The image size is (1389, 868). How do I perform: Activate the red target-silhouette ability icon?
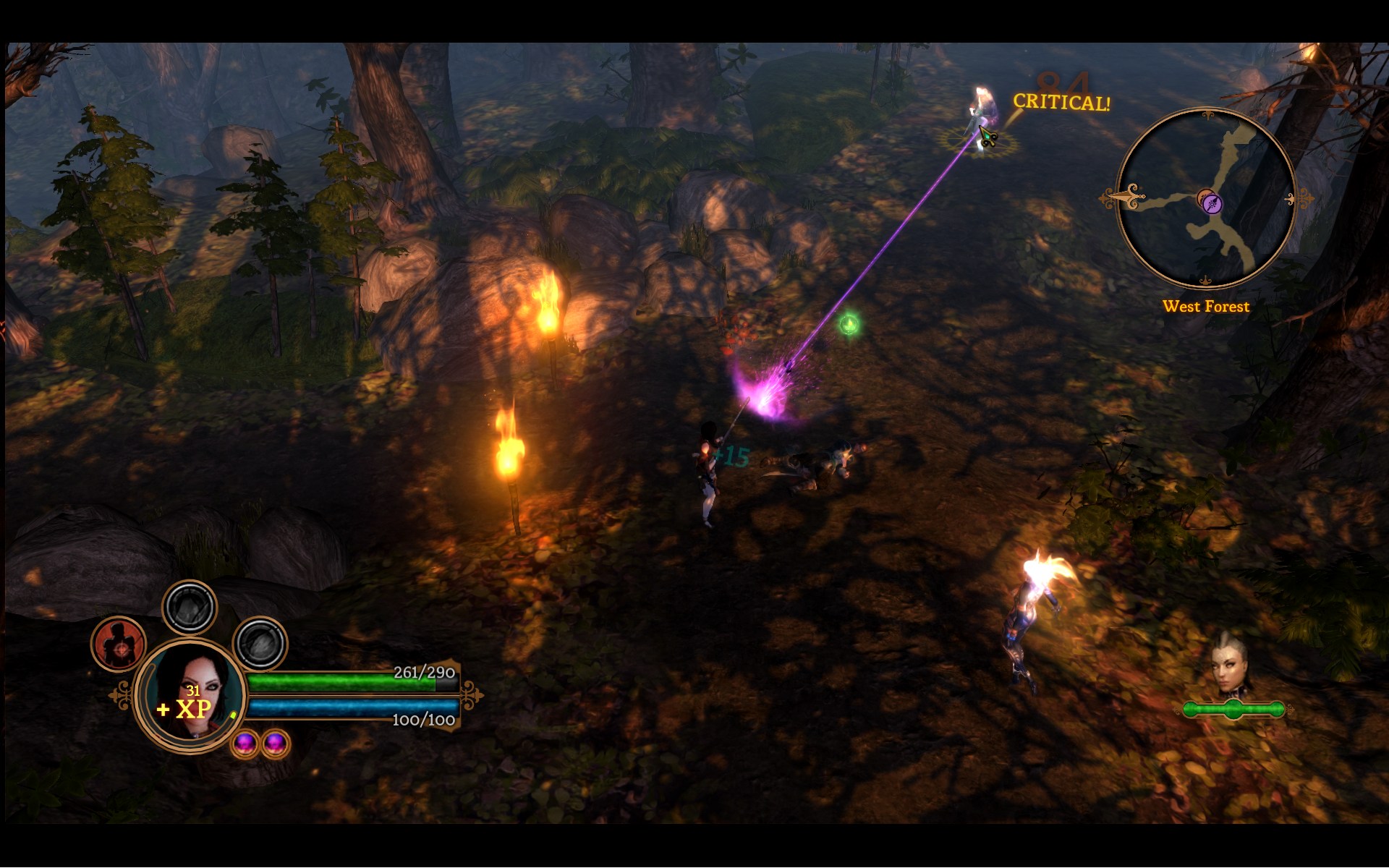[x=119, y=644]
